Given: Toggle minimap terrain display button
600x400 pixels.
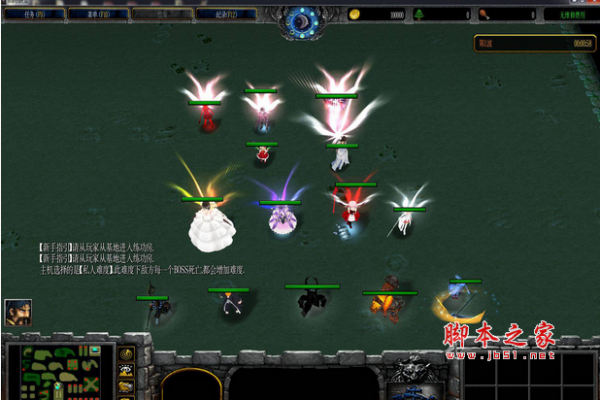Looking at the screenshot, I should click(126, 370).
